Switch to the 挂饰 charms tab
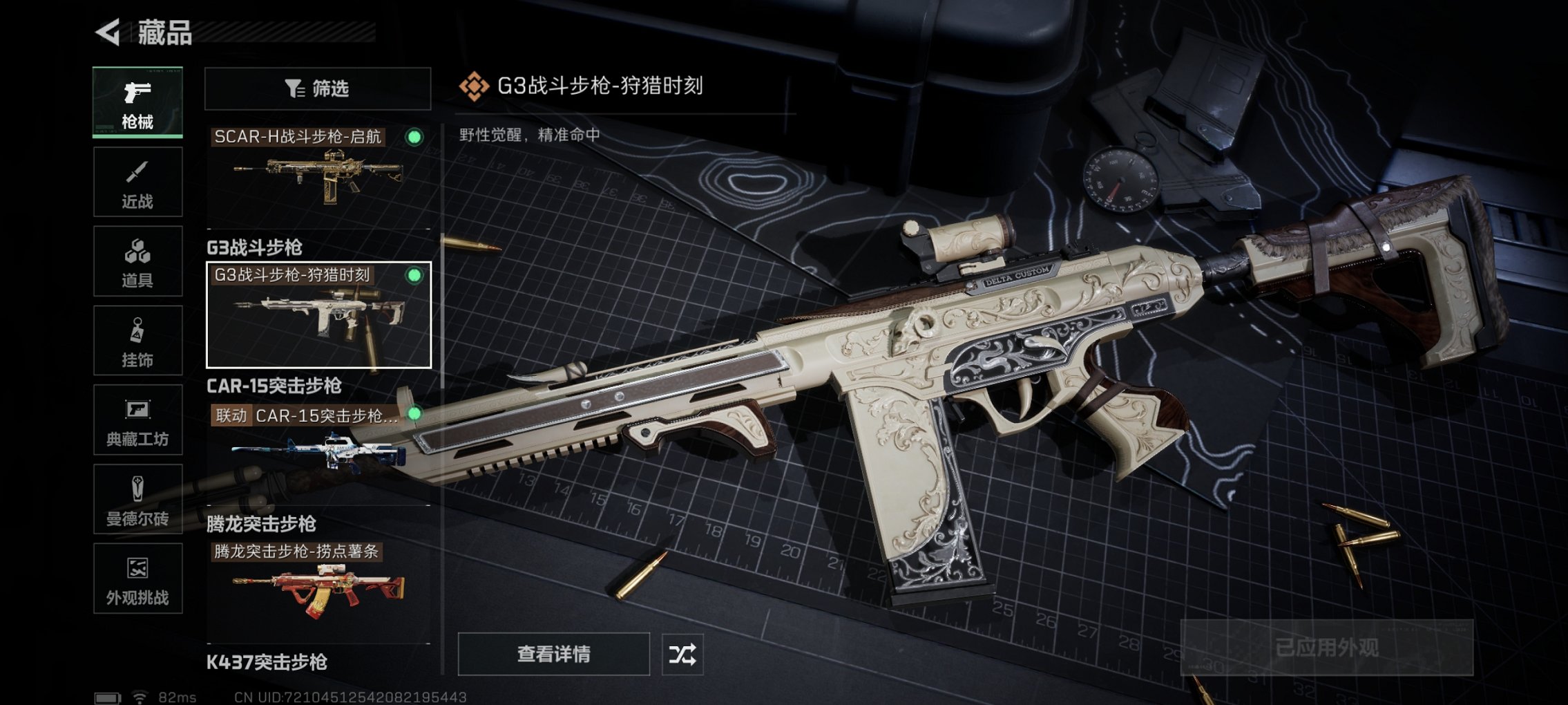Screen dimensions: 1568x705 [137, 339]
